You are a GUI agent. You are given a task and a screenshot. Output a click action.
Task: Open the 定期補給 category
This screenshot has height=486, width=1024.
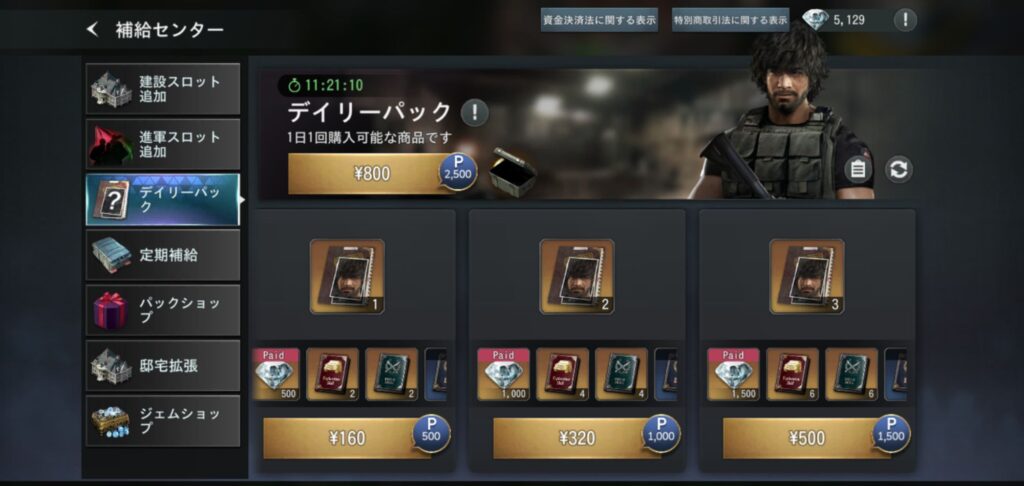point(163,255)
